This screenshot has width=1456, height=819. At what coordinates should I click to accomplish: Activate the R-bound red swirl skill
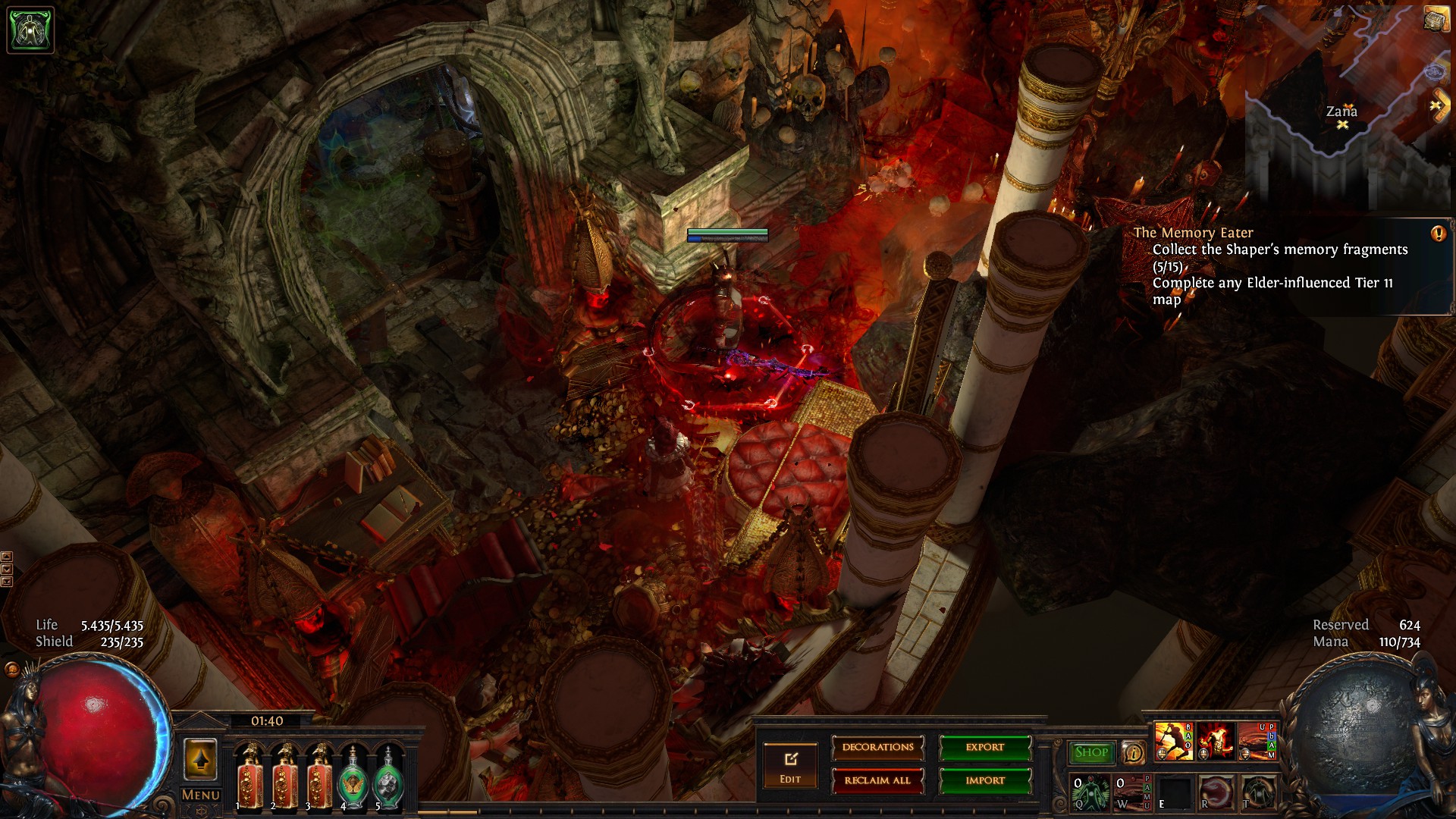(1216, 792)
